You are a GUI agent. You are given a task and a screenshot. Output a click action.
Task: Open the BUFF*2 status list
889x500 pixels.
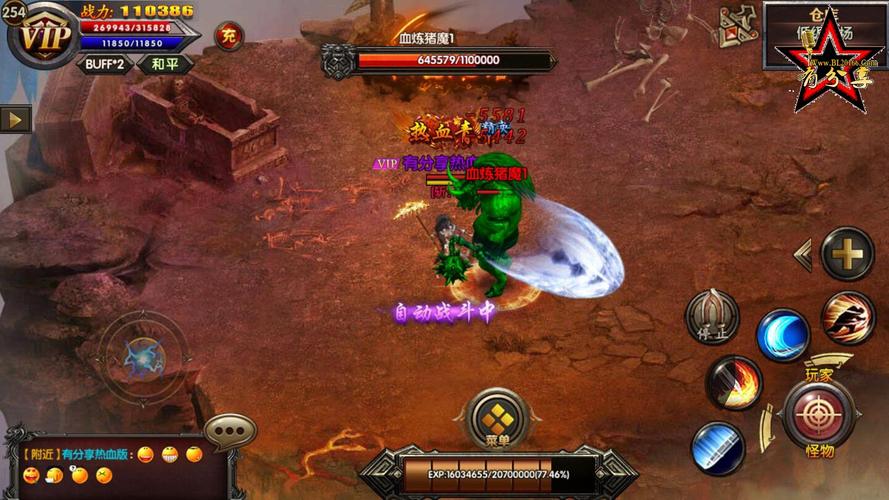(x=103, y=64)
